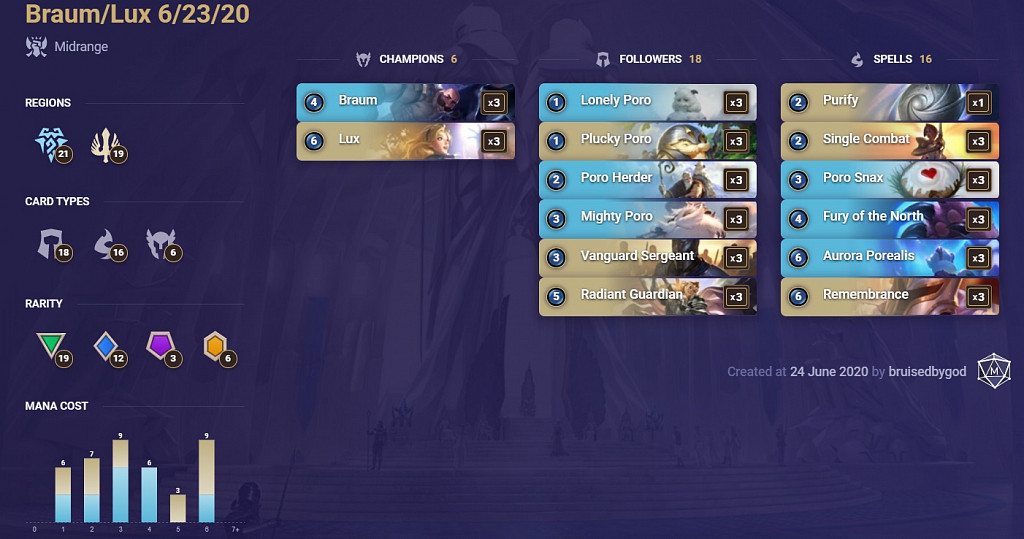Open the Lonely Poro card row
The width and height of the screenshot is (1024, 539).
[x=647, y=101]
